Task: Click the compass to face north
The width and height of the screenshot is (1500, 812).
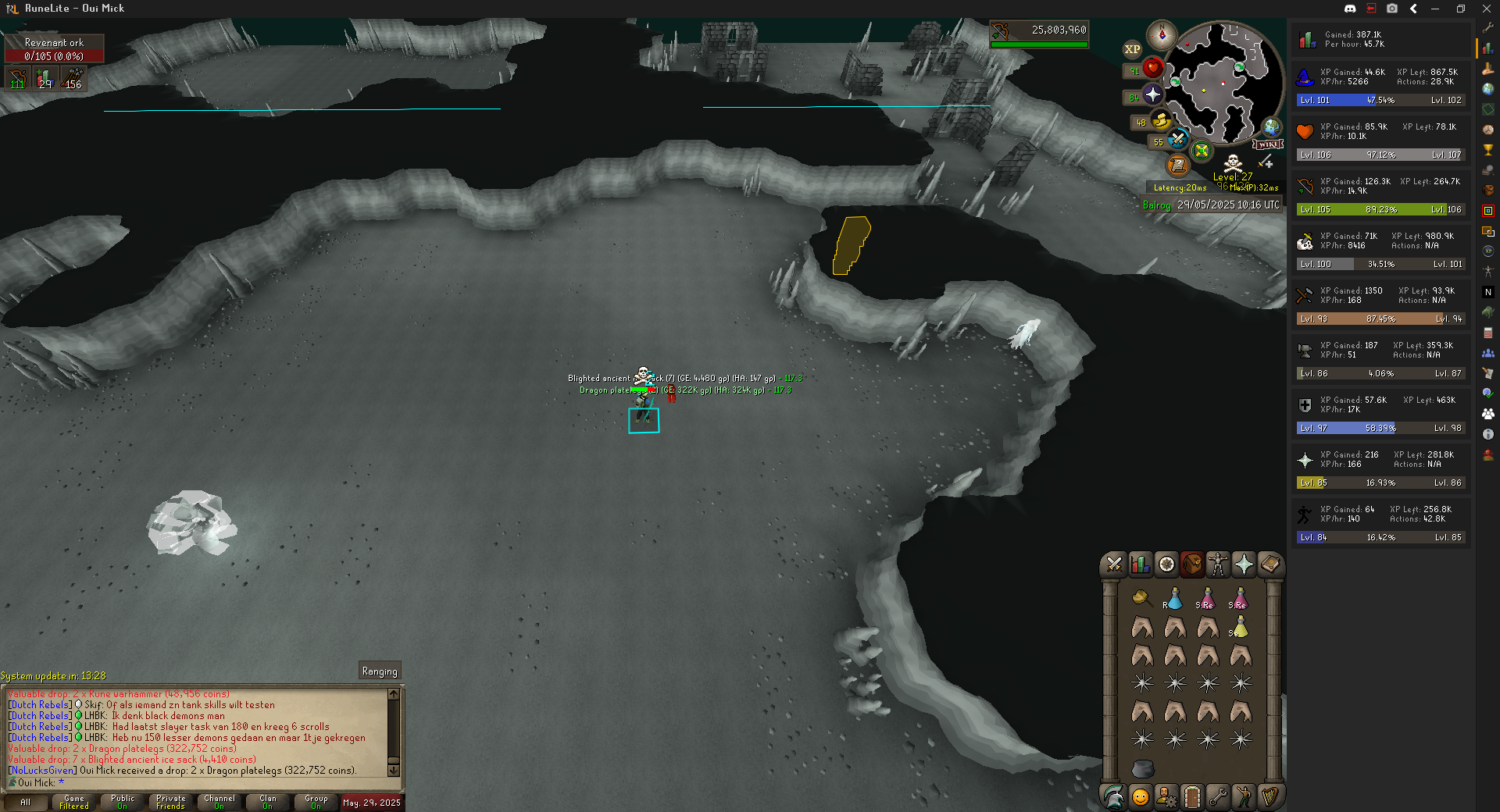Action: (x=1162, y=35)
